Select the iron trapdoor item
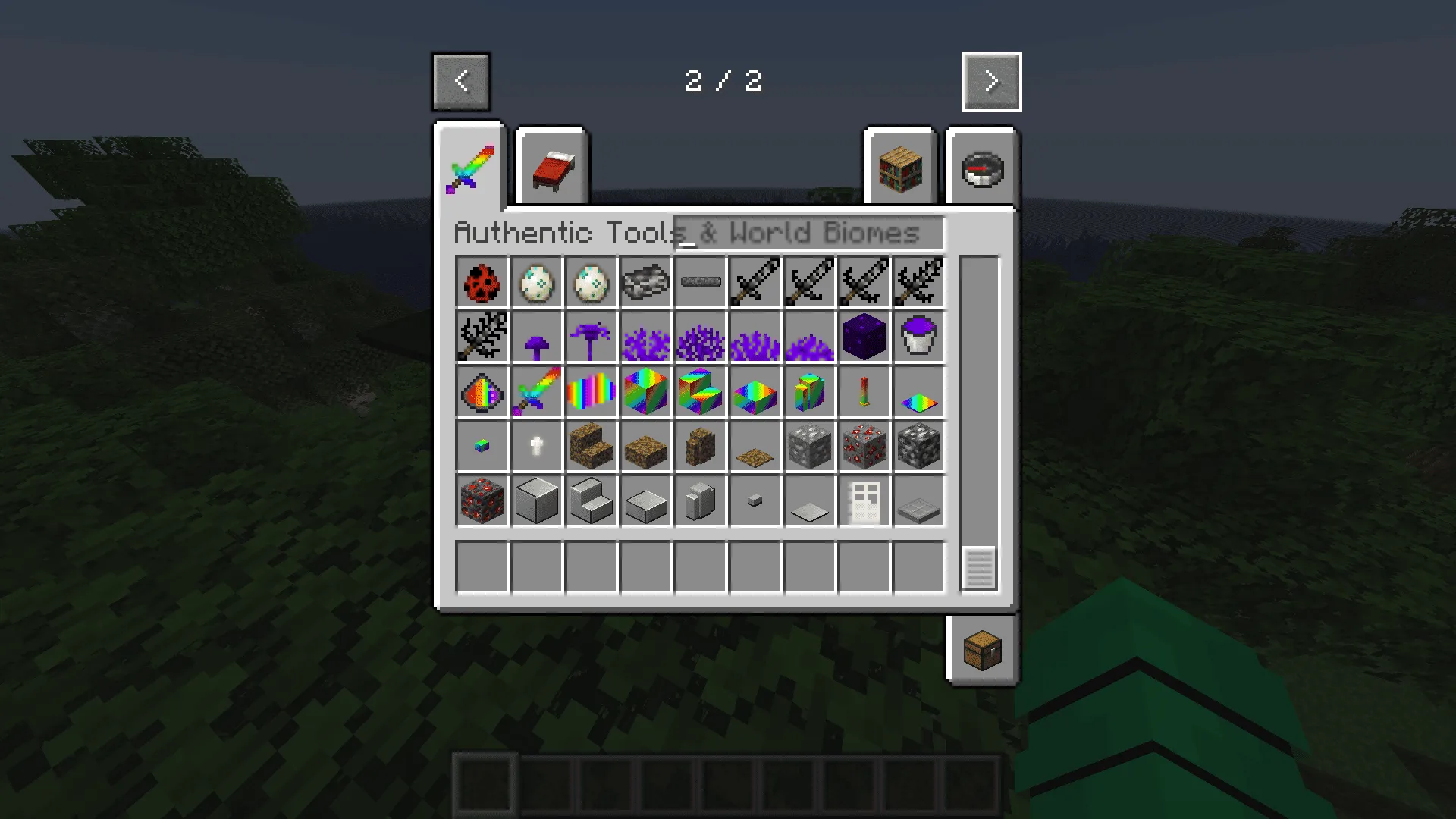This screenshot has width=1456, height=819. coord(919,501)
